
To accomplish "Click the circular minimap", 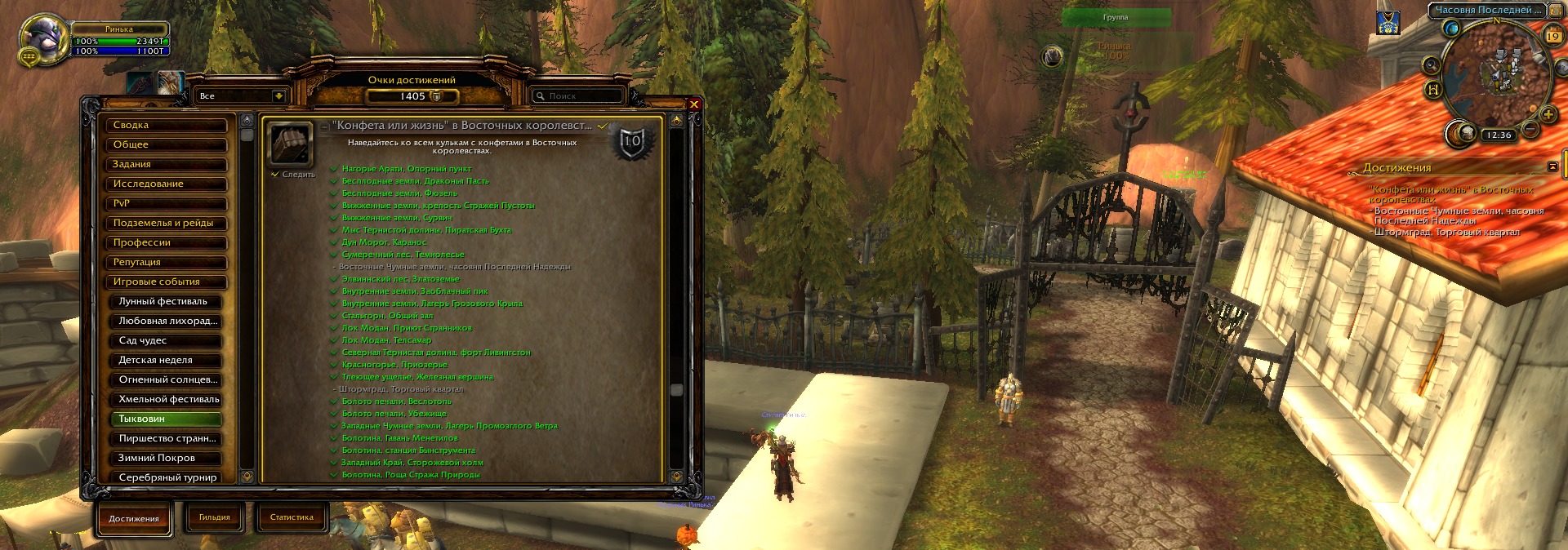I will point(1496,73).
